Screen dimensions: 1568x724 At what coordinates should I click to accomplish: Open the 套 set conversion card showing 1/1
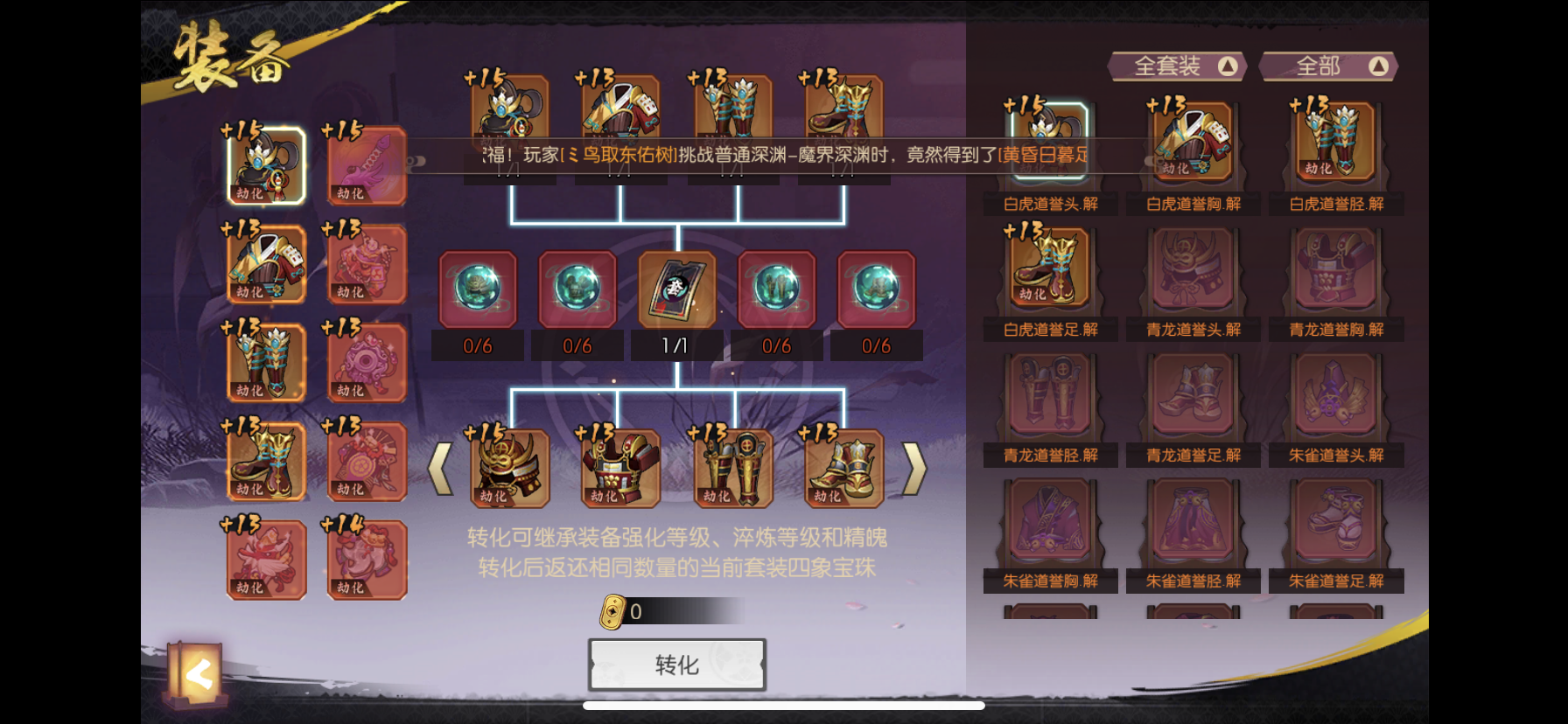coord(675,289)
